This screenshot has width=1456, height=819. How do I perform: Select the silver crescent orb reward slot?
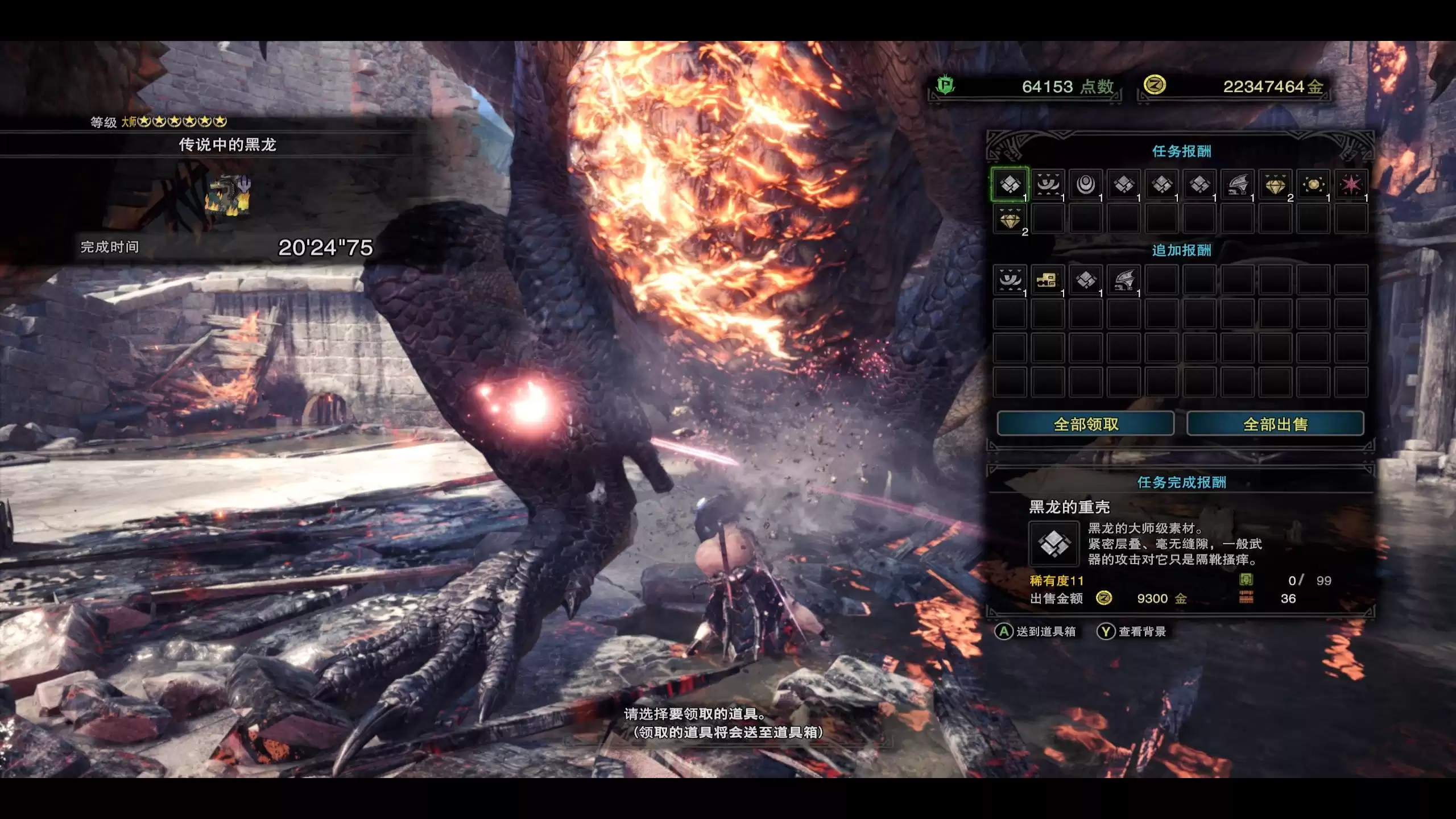click(1086, 184)
